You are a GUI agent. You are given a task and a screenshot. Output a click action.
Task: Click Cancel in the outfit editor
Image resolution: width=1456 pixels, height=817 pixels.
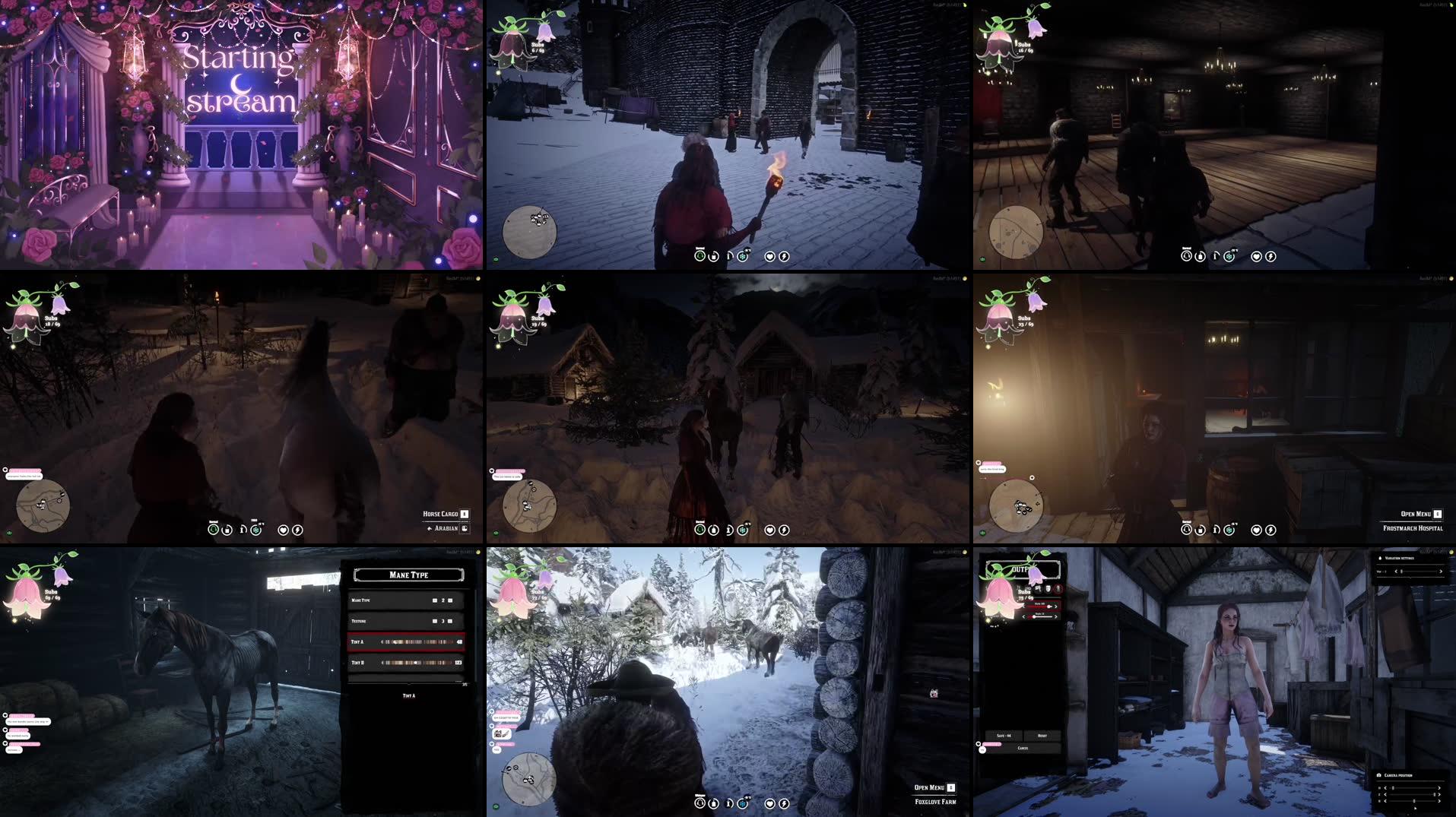pos(1023,748)
